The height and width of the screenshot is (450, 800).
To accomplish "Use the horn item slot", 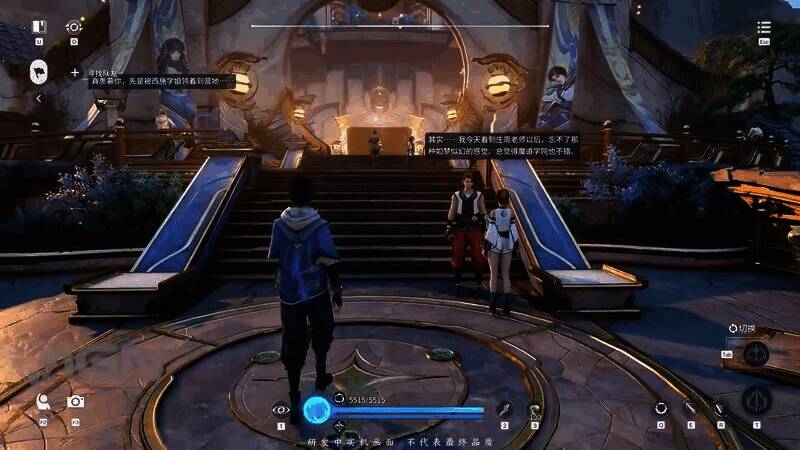I will click(x=535, y=408).
